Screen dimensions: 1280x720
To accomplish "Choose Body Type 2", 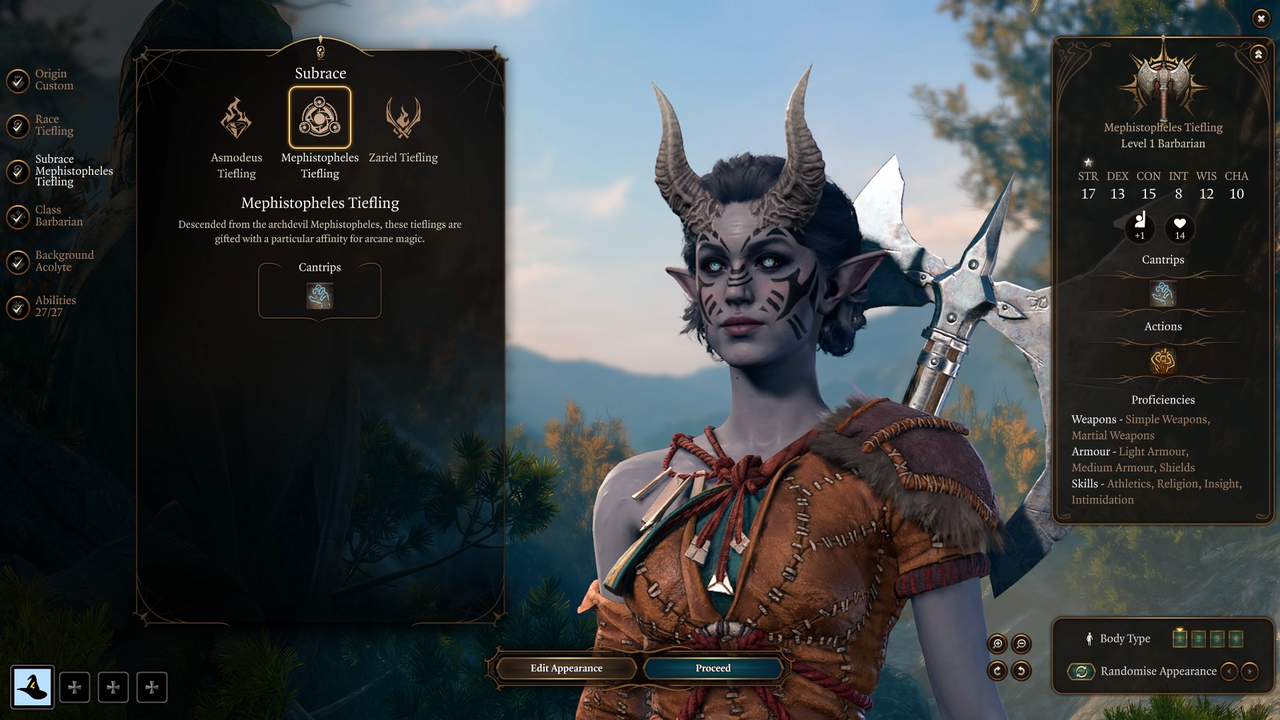I will 1198,638.
